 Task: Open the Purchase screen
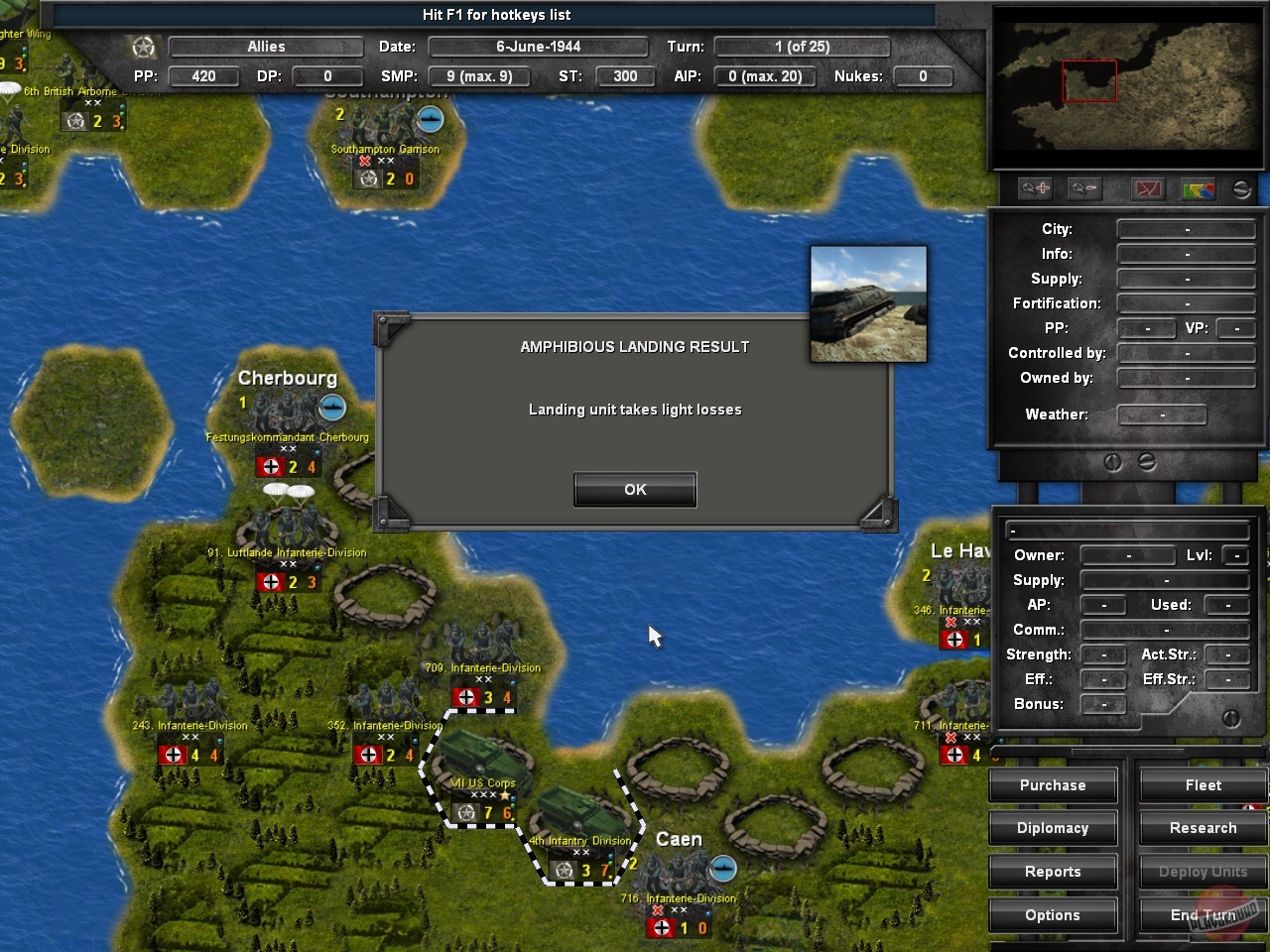(x=1053, y=784)
